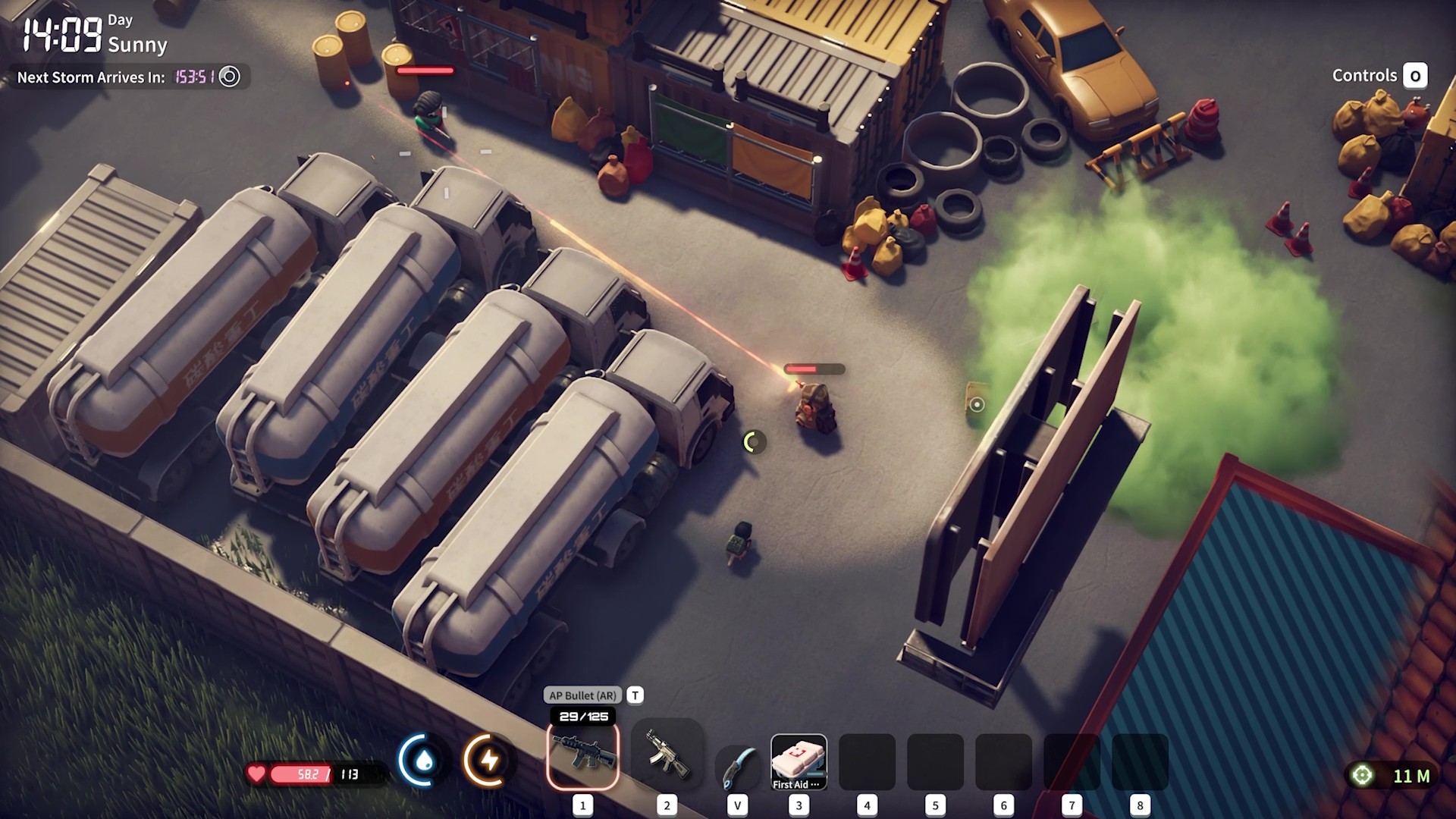Open the Controls help panel

[1414, 76]
